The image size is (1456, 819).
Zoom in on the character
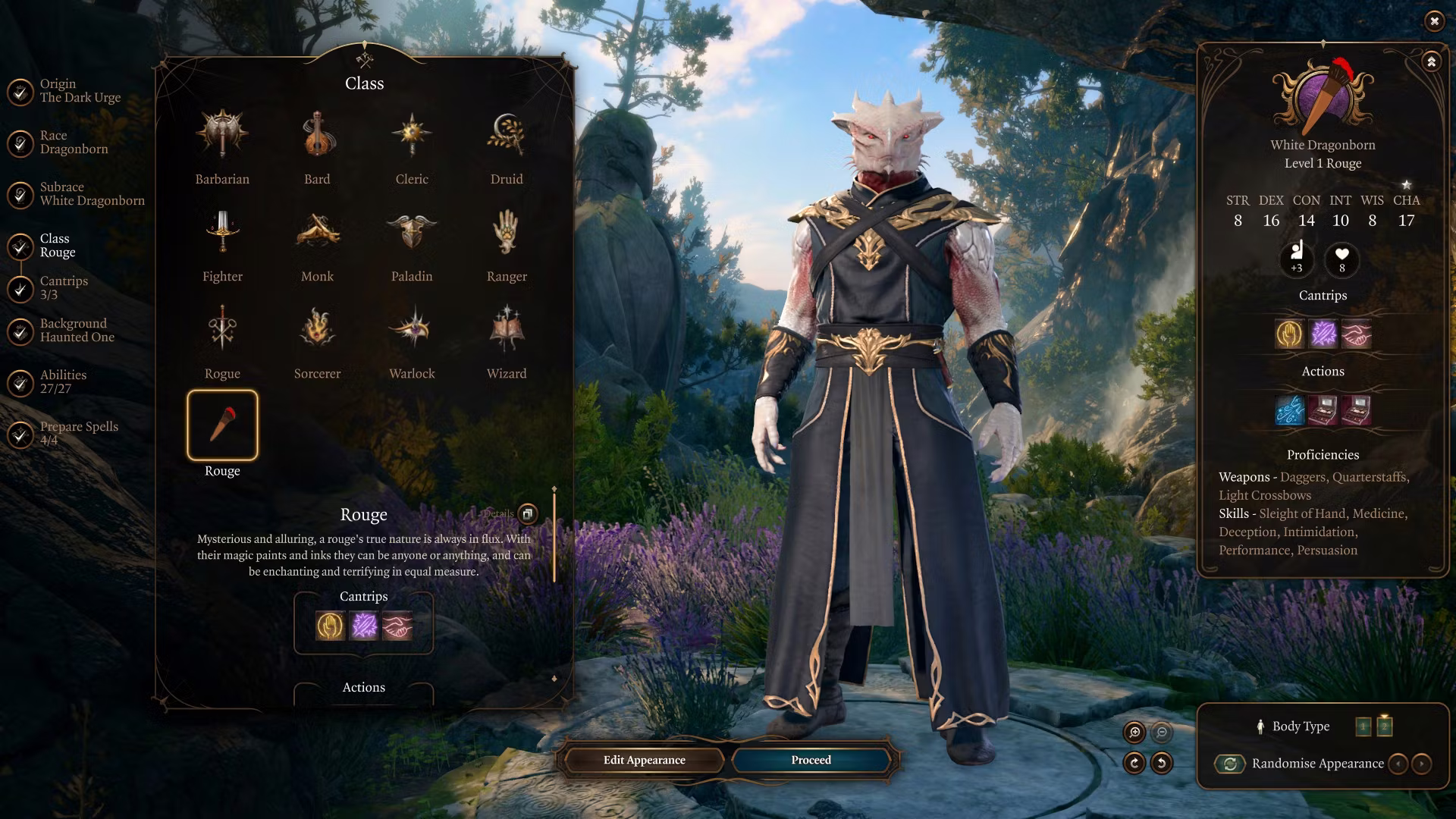(x=1134, y=733)
